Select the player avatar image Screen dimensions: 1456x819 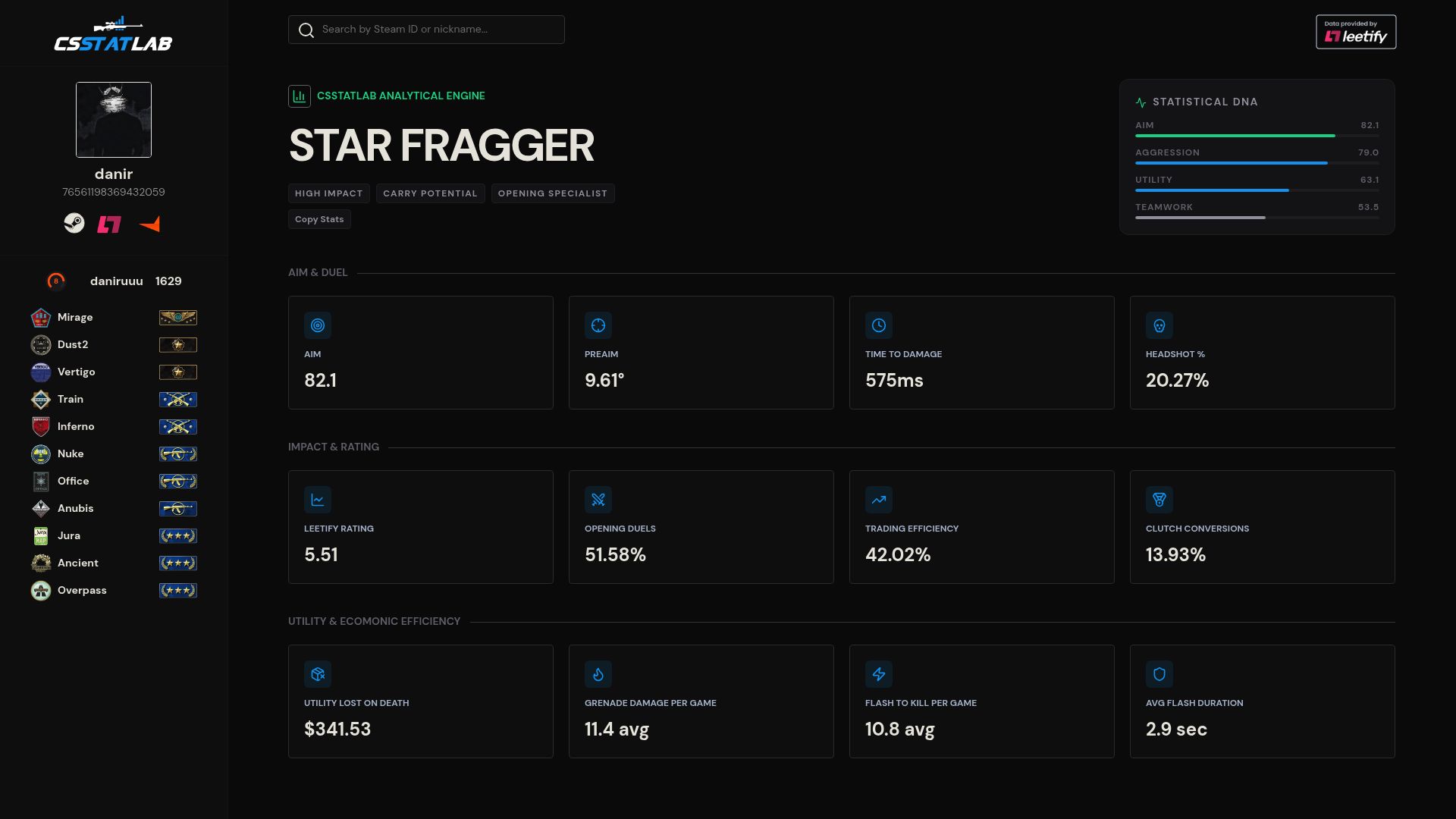[x=114, y=120]
